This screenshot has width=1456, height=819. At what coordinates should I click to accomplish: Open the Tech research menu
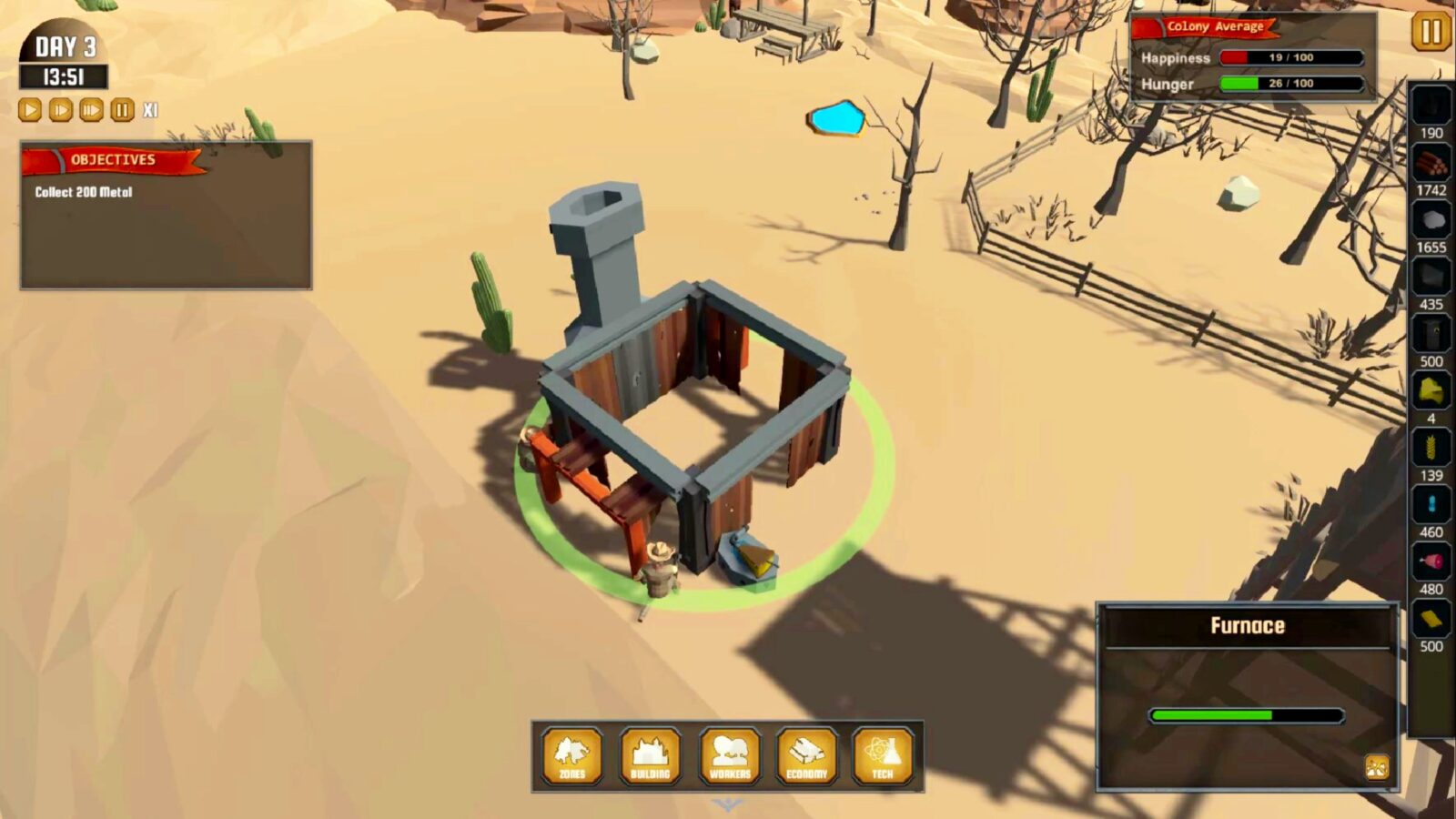click(884, 759)
